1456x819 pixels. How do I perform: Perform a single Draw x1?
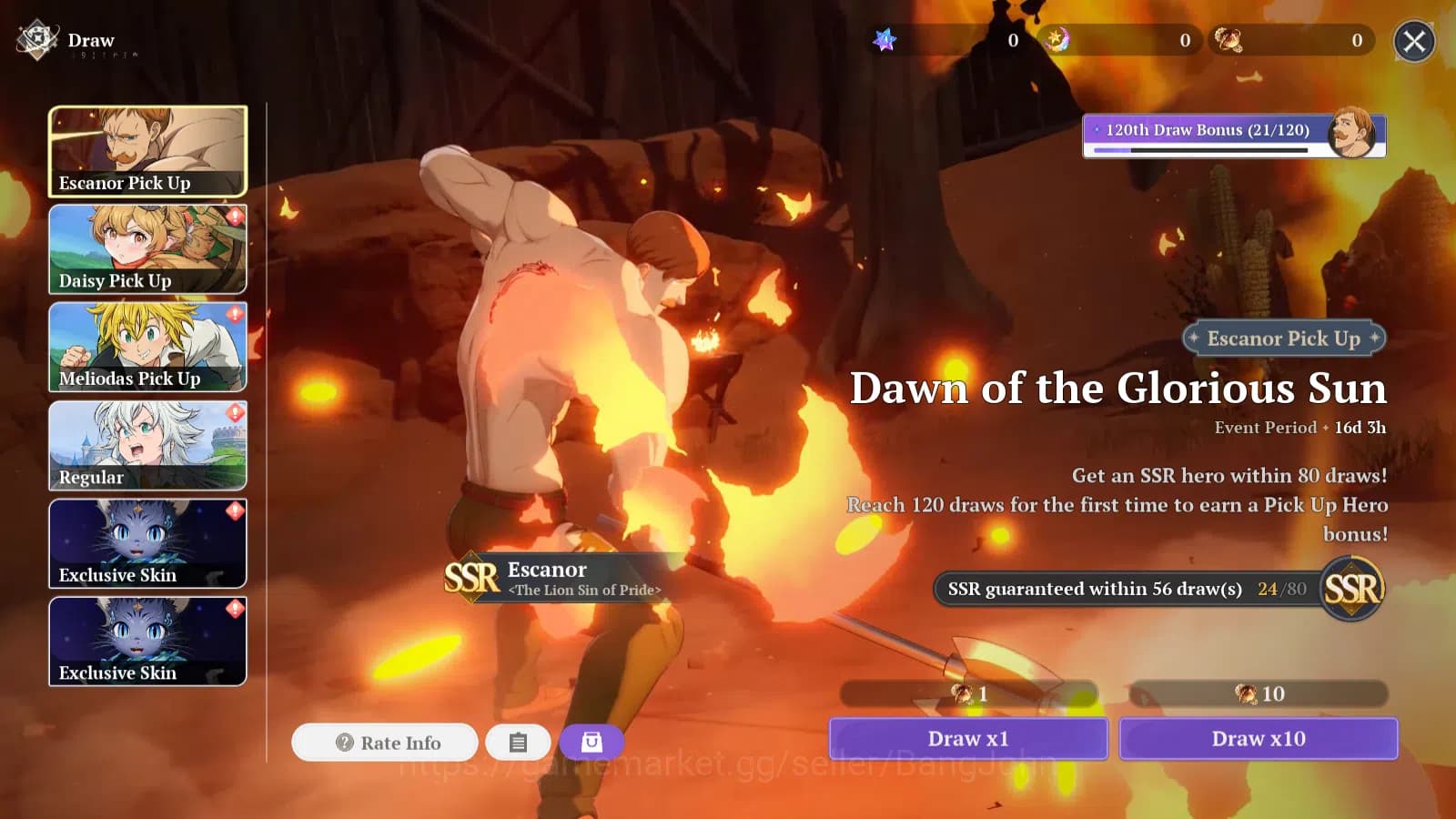click(968, 738)
